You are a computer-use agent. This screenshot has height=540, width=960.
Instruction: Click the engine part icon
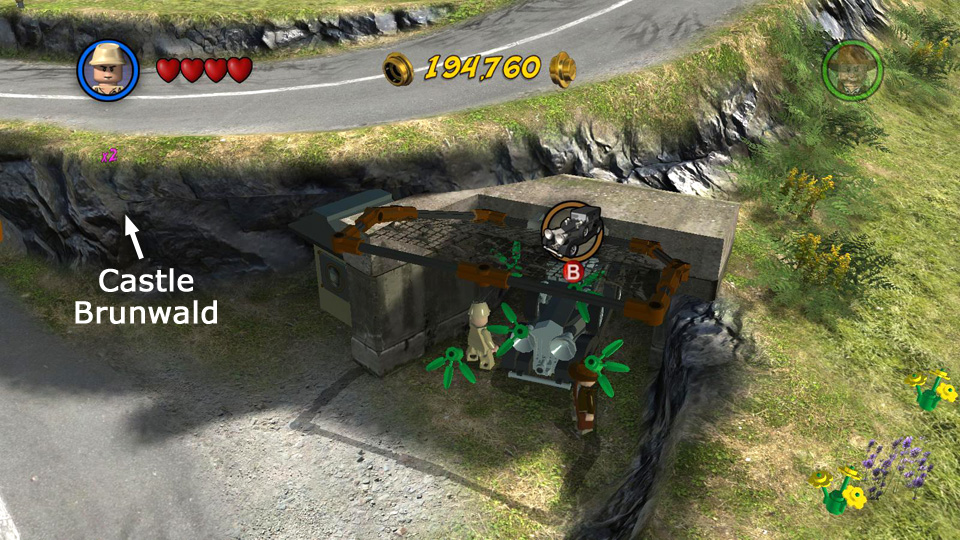coord(573,228)
